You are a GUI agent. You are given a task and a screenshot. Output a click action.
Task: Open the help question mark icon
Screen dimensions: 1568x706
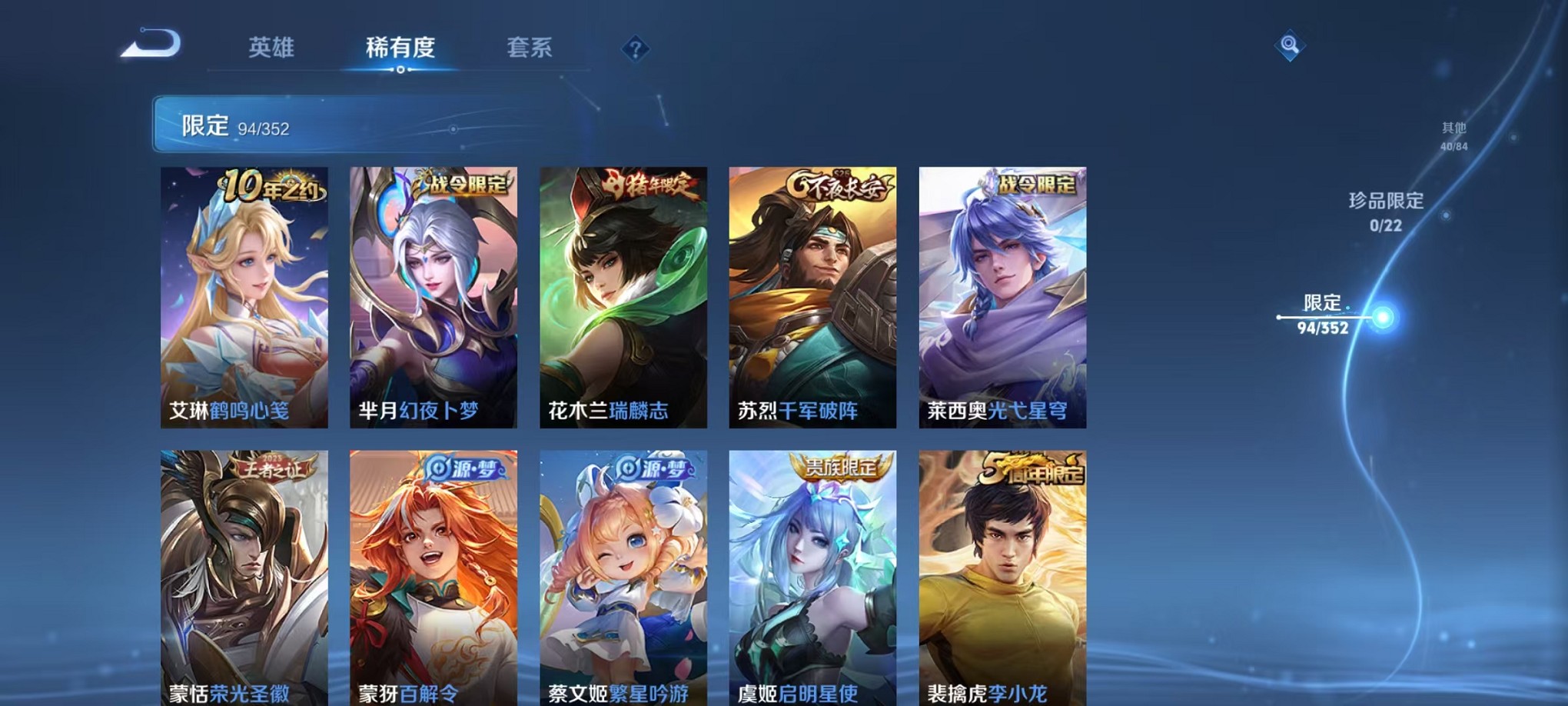635,49
